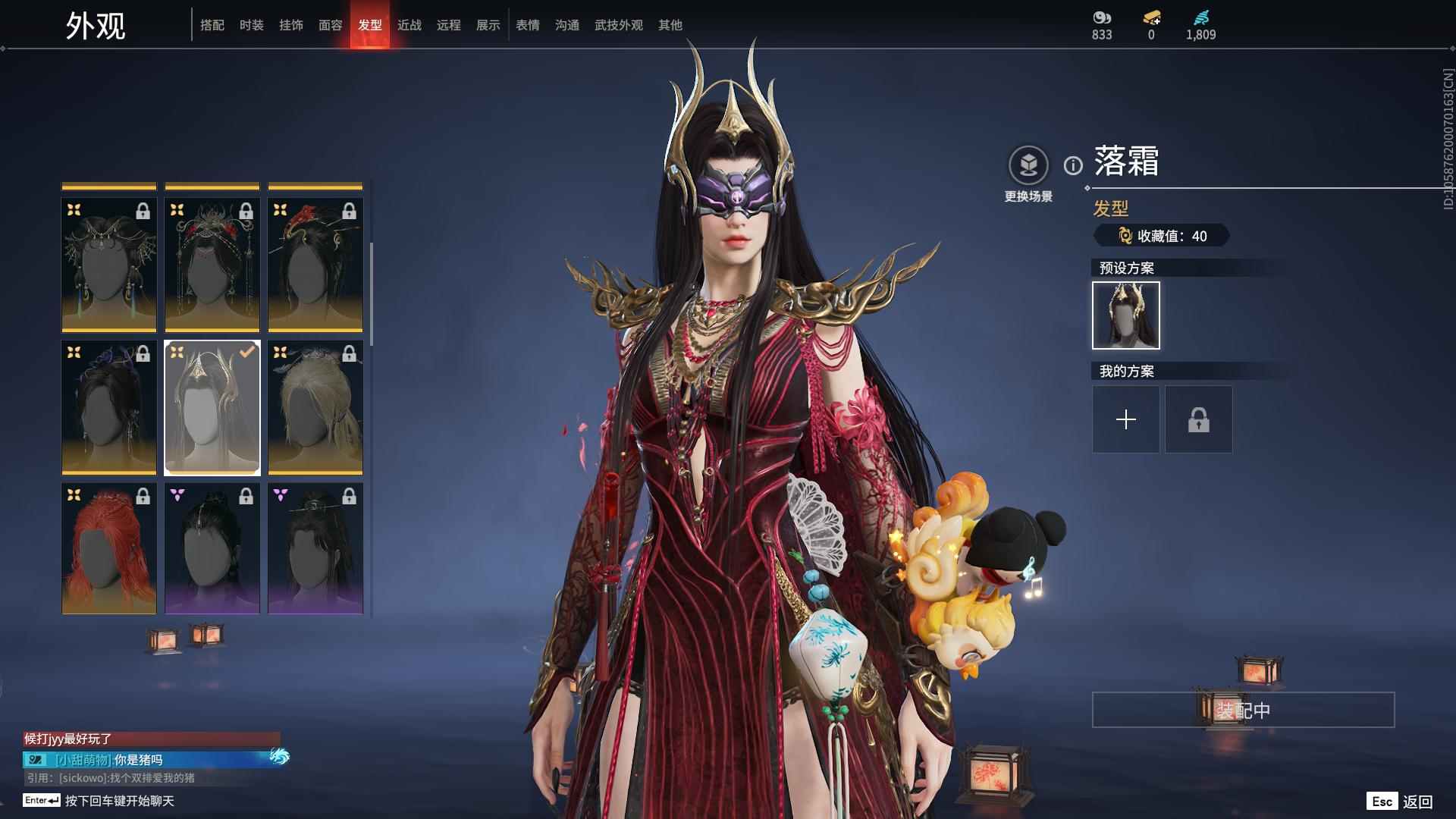The image size is (1456, 819).
Task: Open the 其他 tab
Action: click(670, 25)
